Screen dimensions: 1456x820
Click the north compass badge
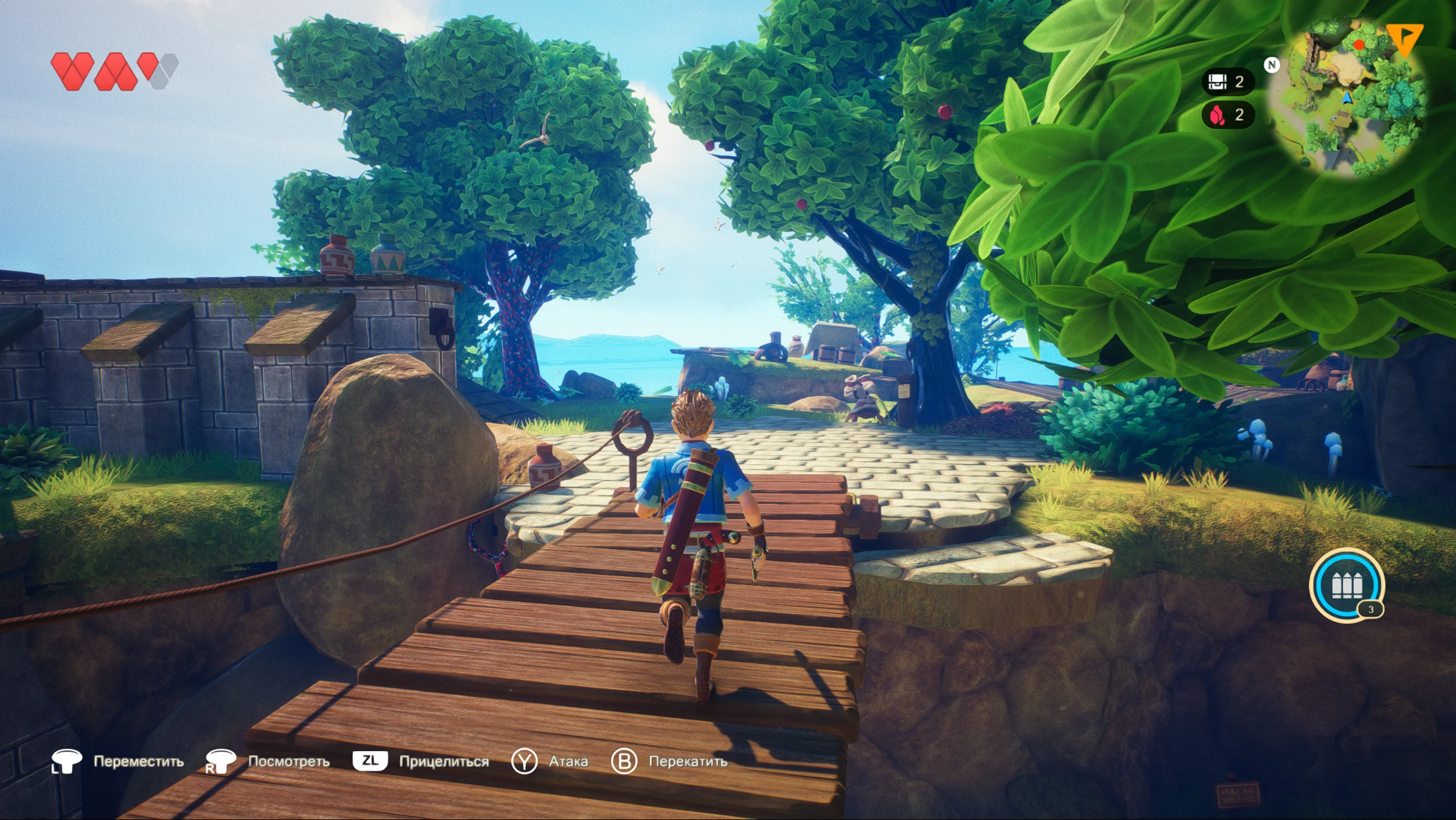tap(1272, 65)
